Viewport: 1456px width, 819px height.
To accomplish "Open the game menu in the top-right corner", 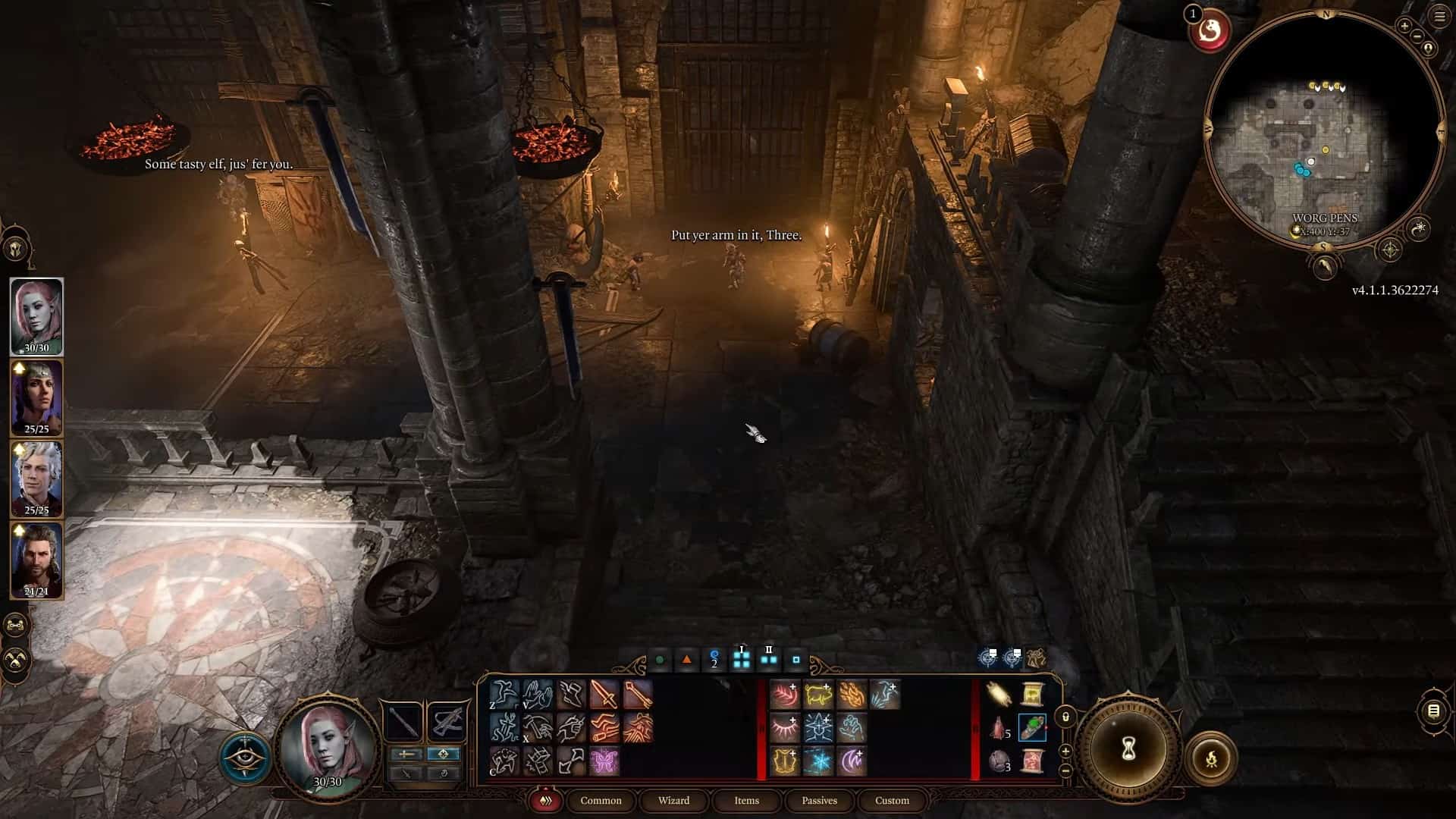I will tap(1438, 15).
